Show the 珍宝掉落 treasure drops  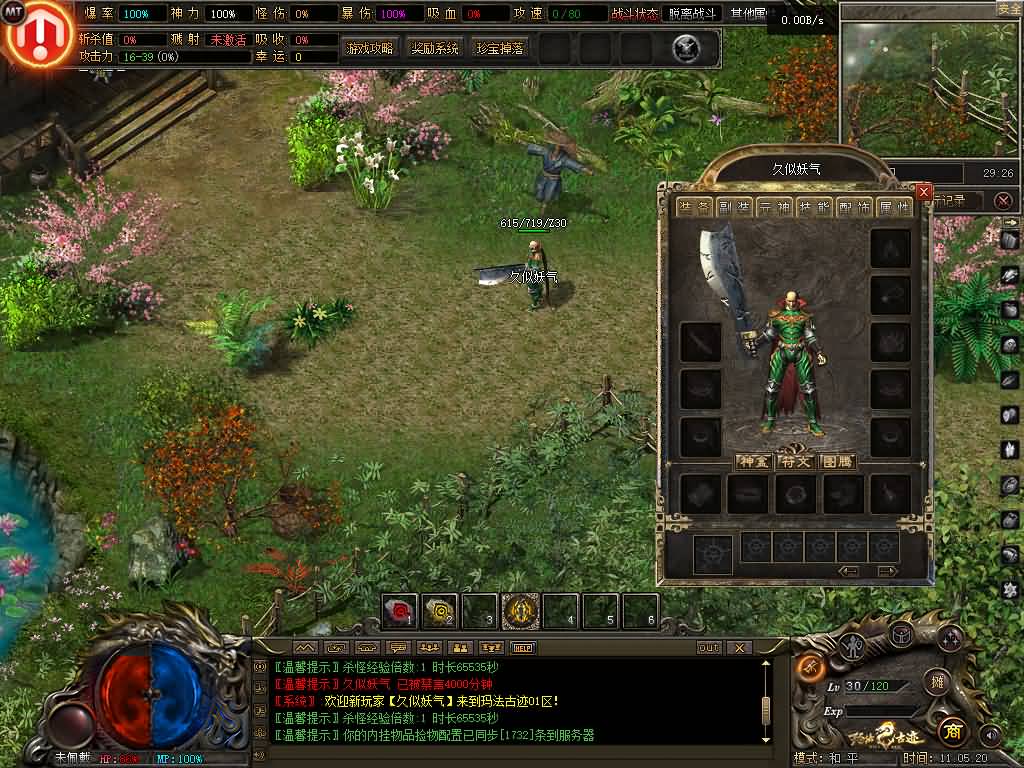(500, 48)
